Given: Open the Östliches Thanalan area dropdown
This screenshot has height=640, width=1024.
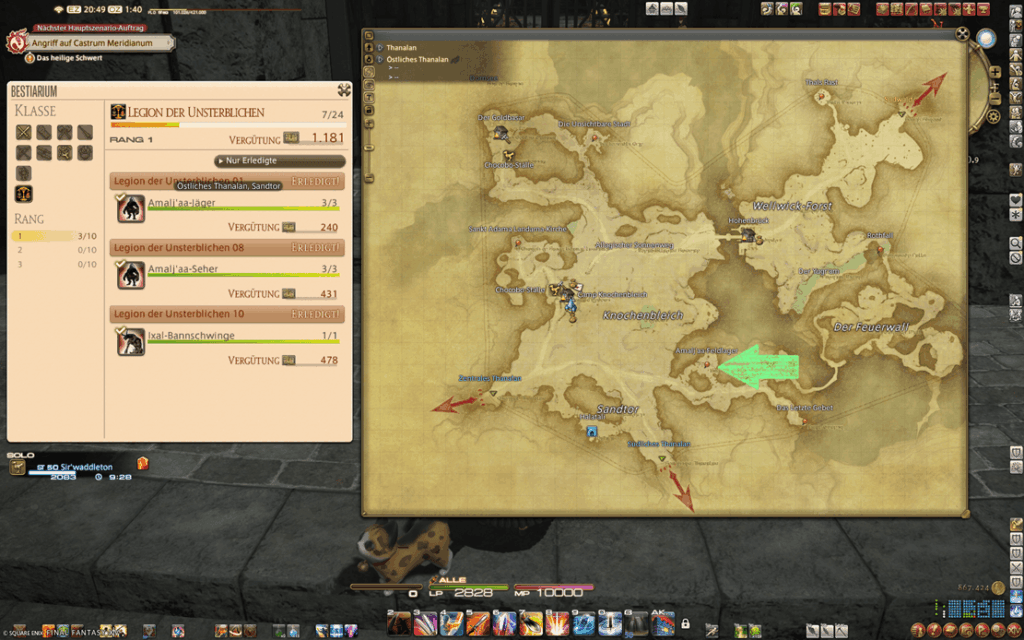Looking at the screenshot, I should click(x=381, y=59).
